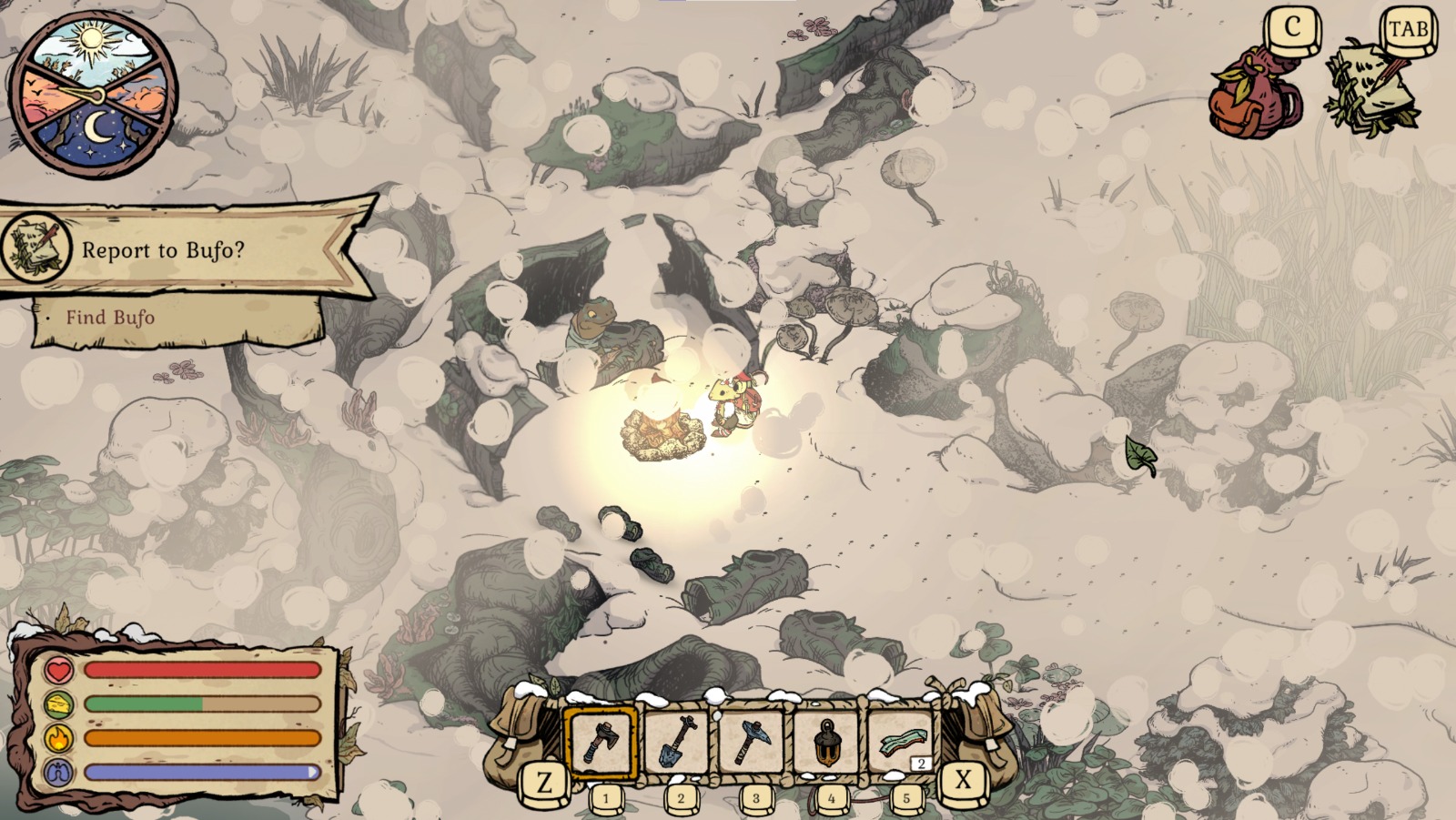Click the day-night cycle clock
1456x820 pixels.
click(x=93, y=93)
